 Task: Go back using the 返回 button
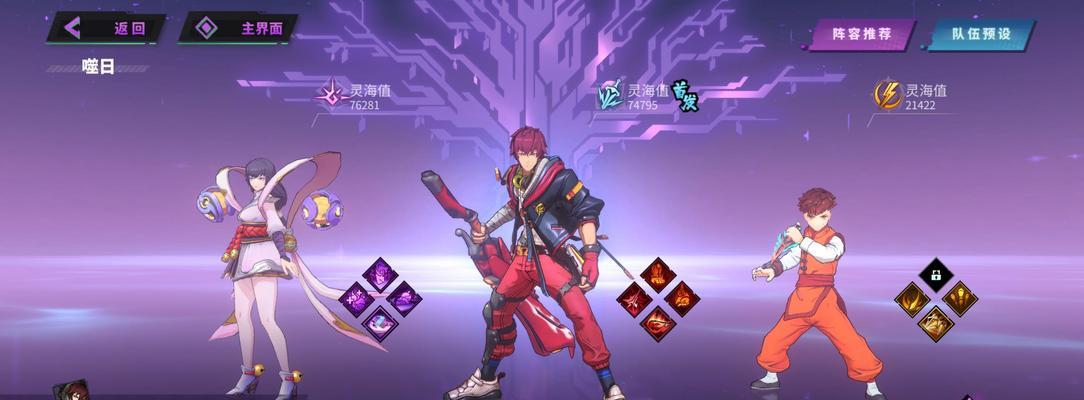point(107,28)
